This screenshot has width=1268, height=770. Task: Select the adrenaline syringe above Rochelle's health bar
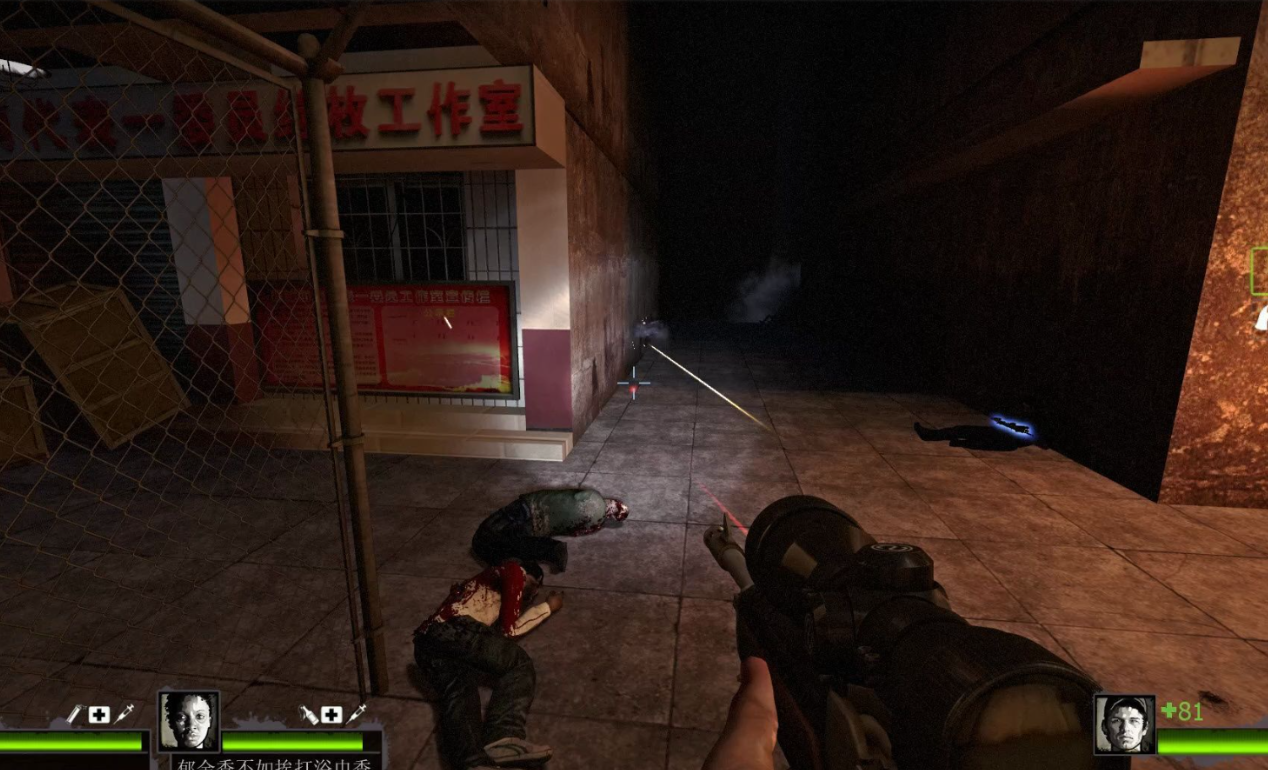[x=356, y=713]
